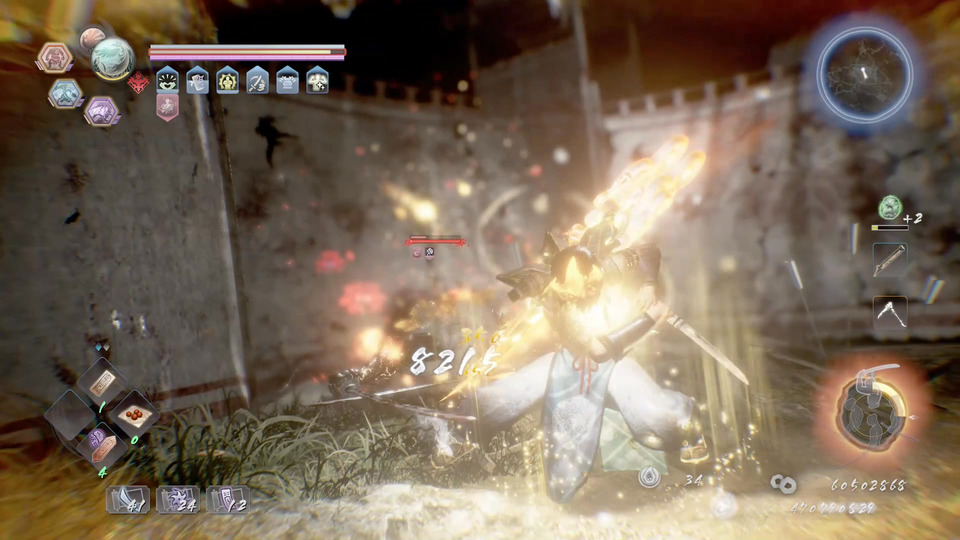Select the red pills item shortcut slot
The height and width of the screenshot is (540, 960).
tap(134, 412)
